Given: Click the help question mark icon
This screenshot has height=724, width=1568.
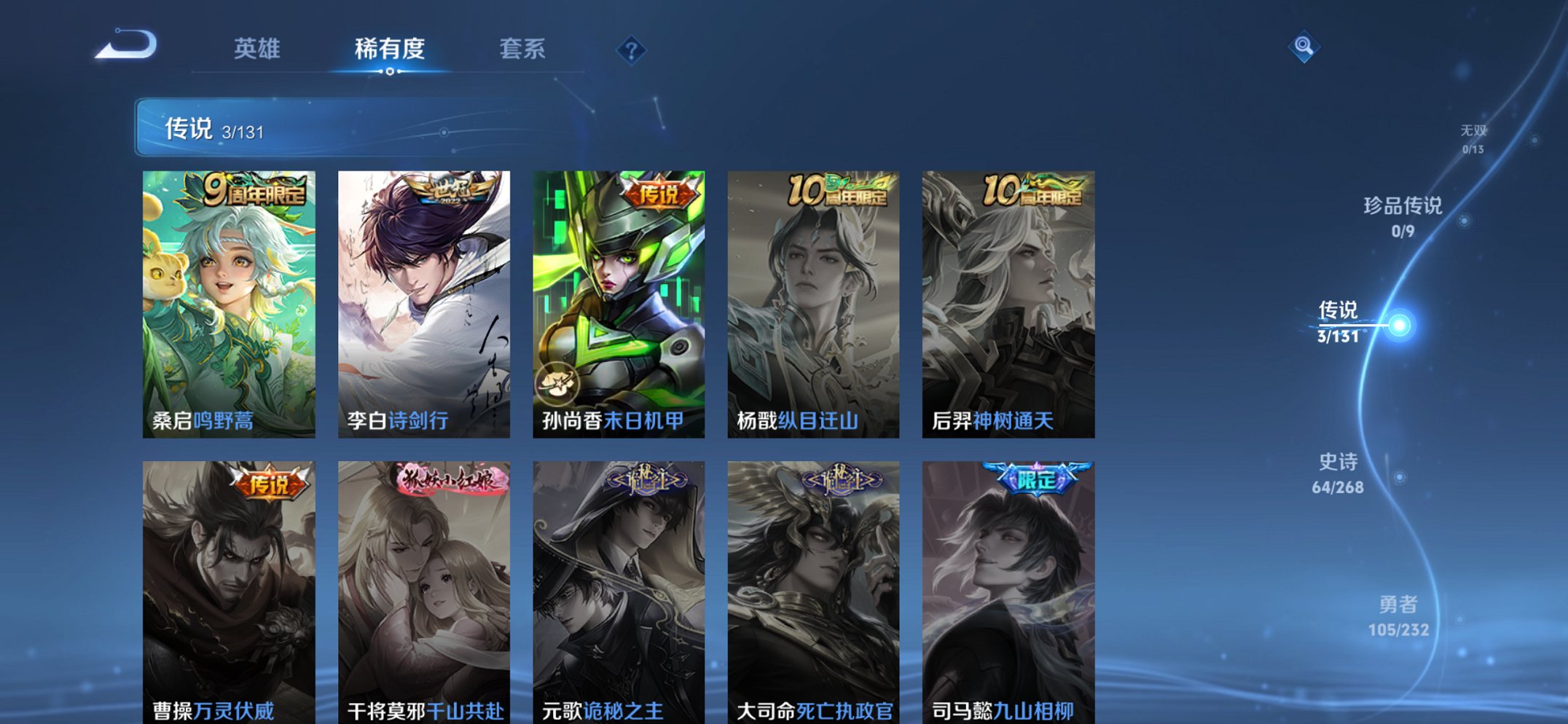Looking at the screenshot, I should [x=631, y=50].
